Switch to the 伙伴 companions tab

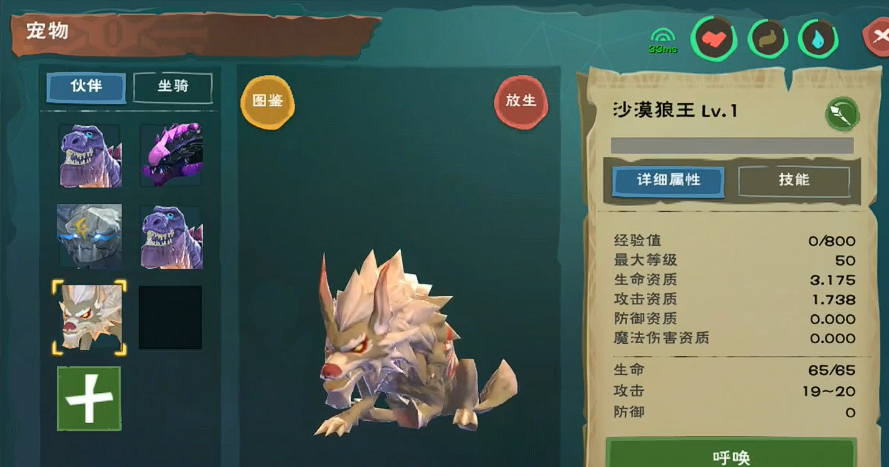click(x=87, y=87)
